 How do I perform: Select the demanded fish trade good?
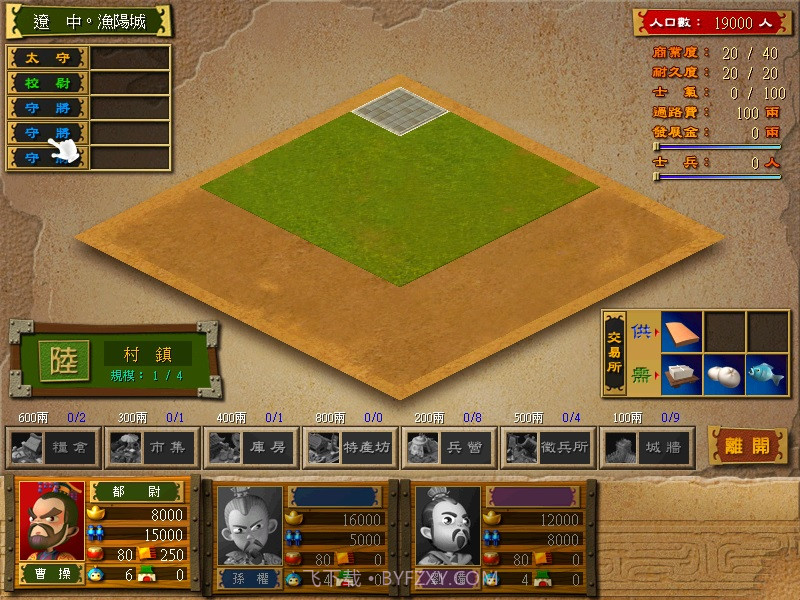(x=767, y=374)
